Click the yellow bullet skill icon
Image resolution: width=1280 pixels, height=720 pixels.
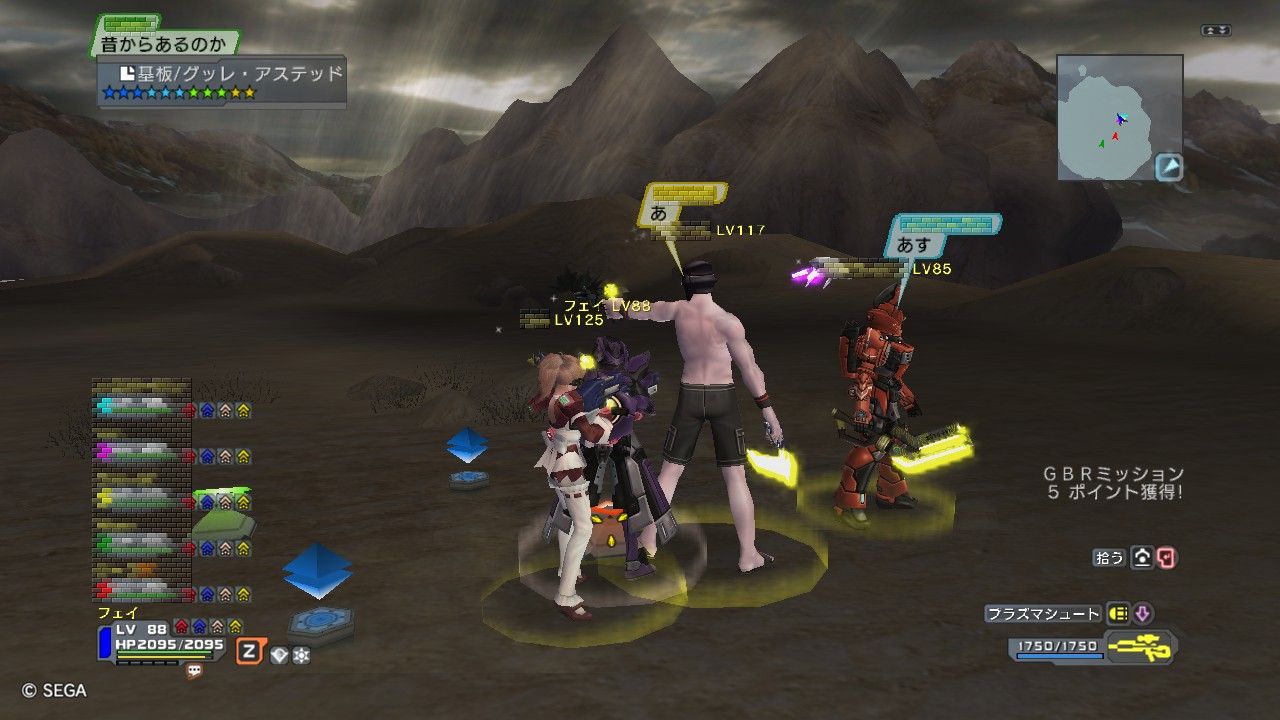[1118, 614]
